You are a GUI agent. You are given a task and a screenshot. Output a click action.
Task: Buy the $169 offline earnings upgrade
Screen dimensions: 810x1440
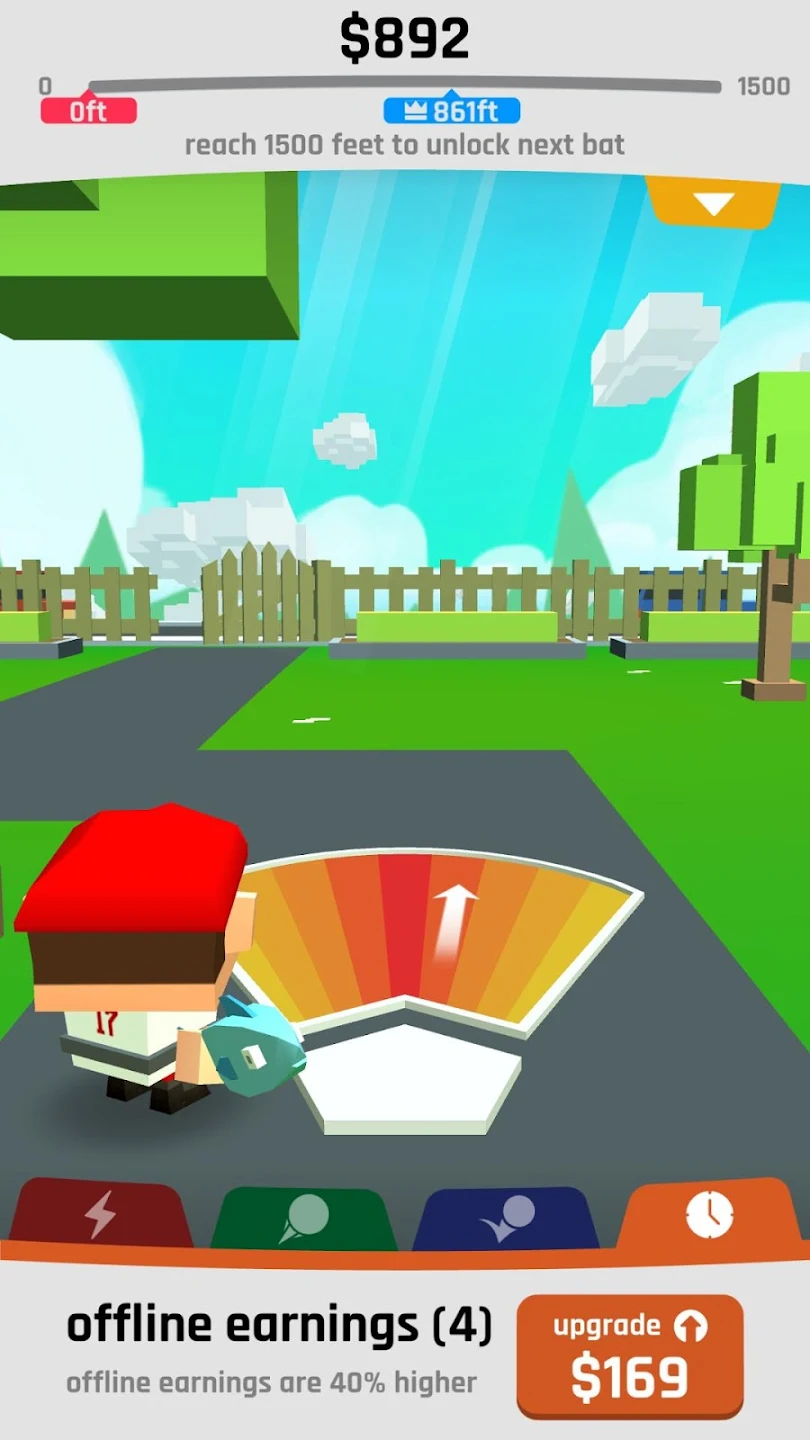630,1355
